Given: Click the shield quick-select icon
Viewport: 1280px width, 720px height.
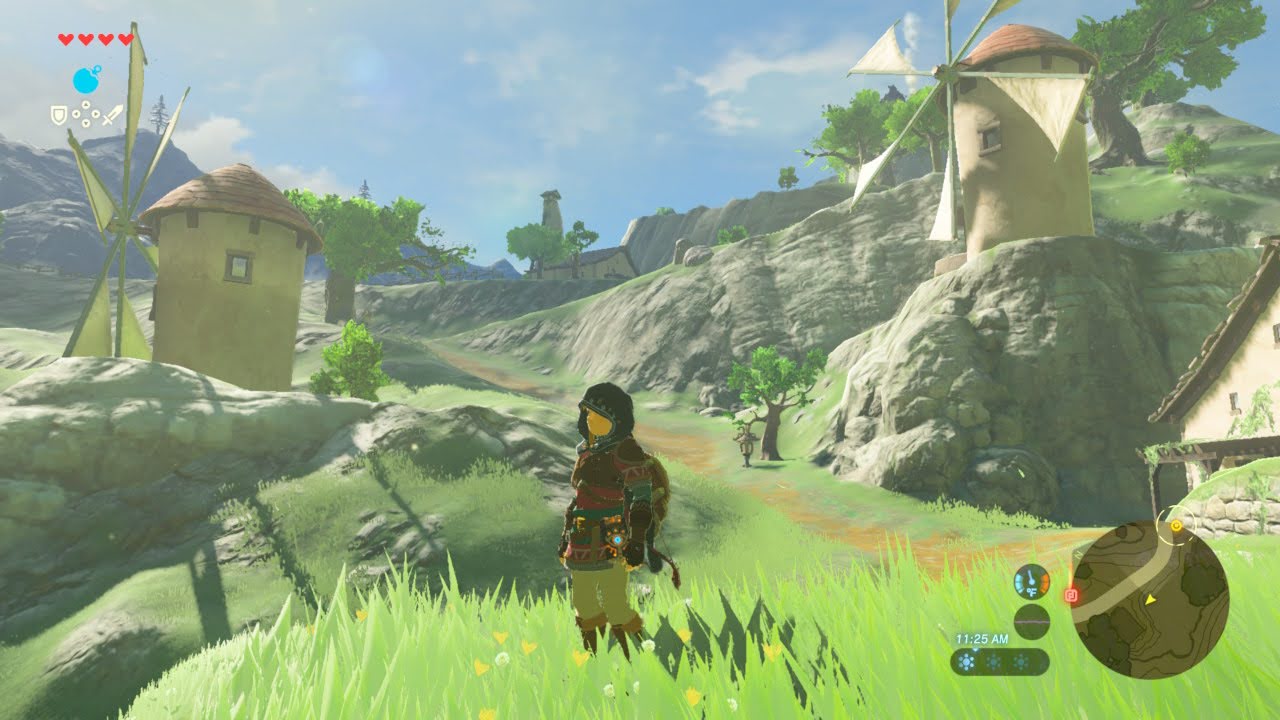Looking at the screenshot, I should pyautogui.click(x=59, y=116).
